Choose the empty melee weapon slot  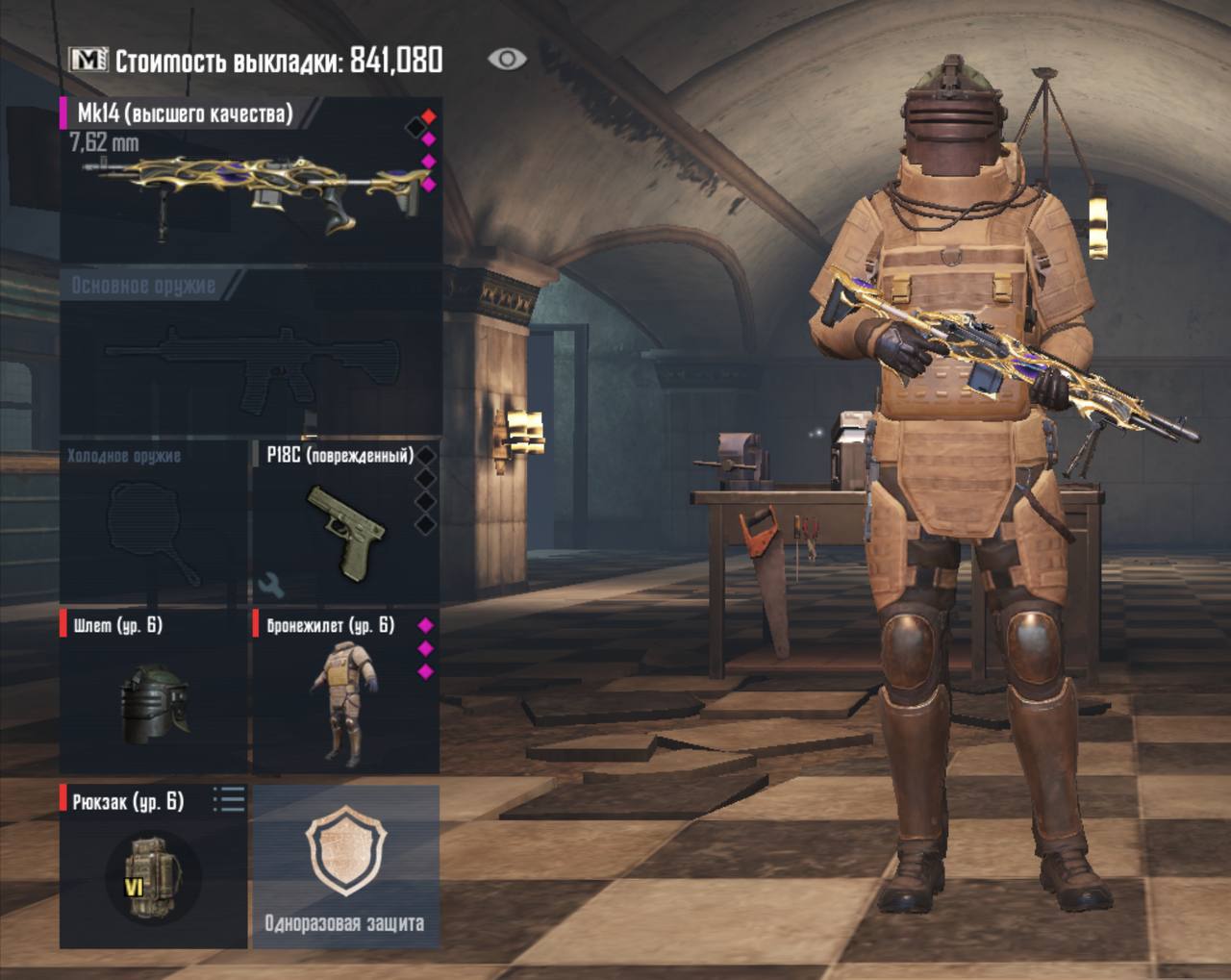coord(154,524)
